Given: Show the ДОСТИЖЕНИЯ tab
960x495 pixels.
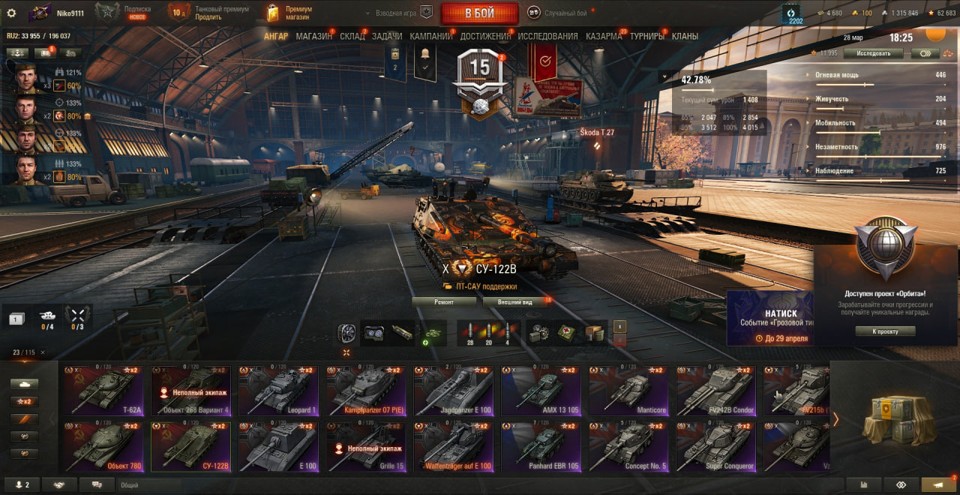Looking at the screenshot, I should coord(486,37).
